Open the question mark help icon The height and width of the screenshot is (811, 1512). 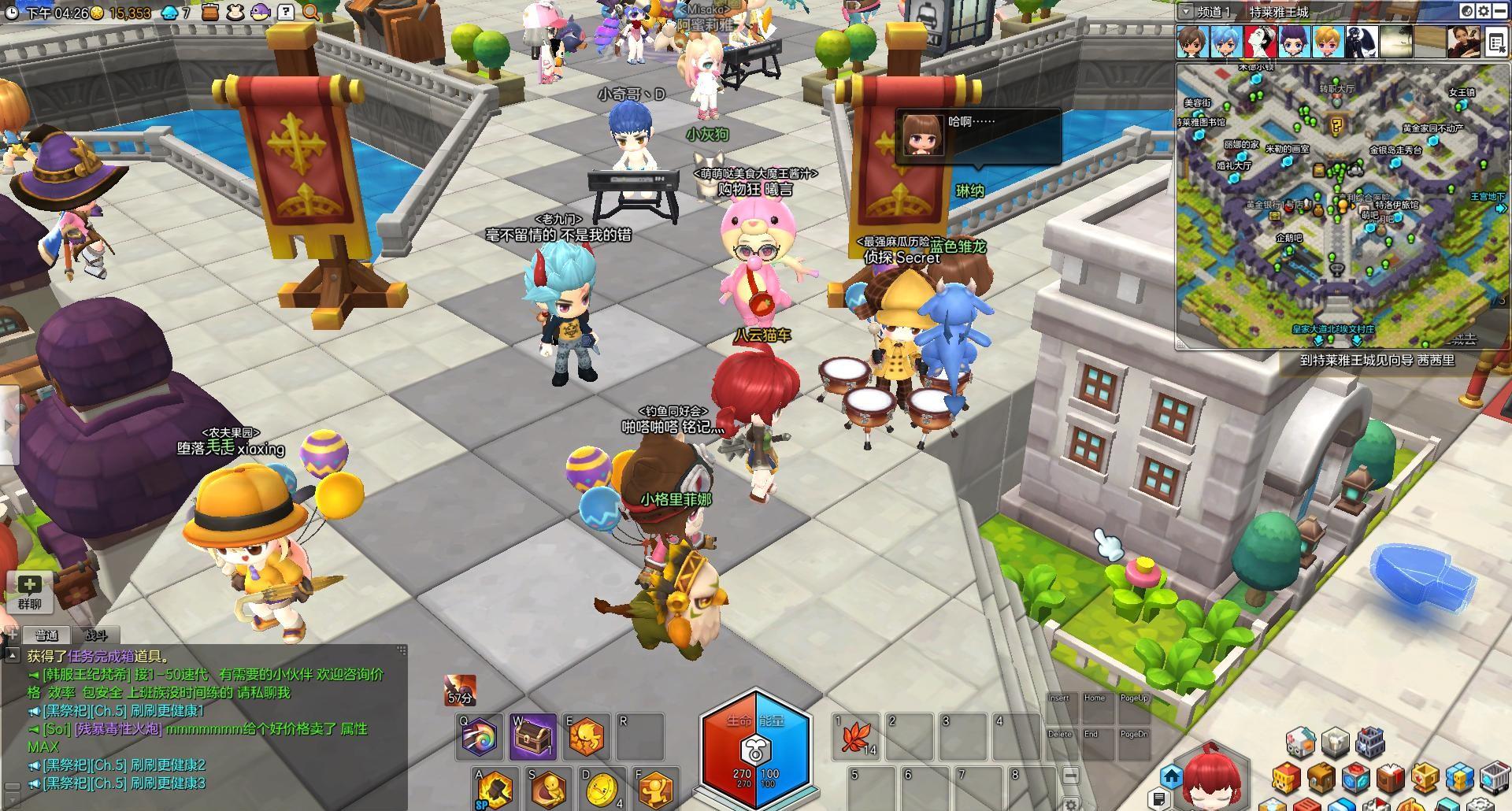[x=286, y=12]
